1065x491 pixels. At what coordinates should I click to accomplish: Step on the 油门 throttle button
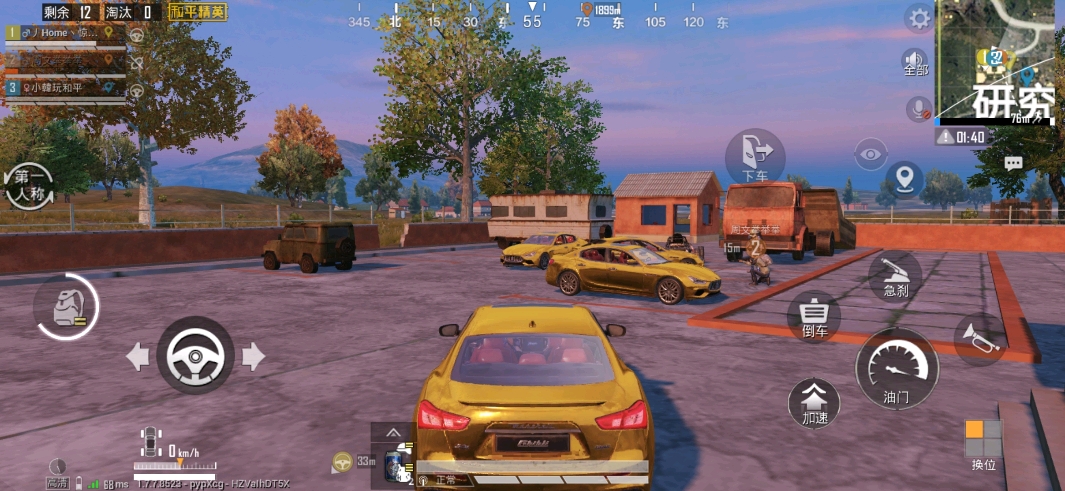coord(896,367)
